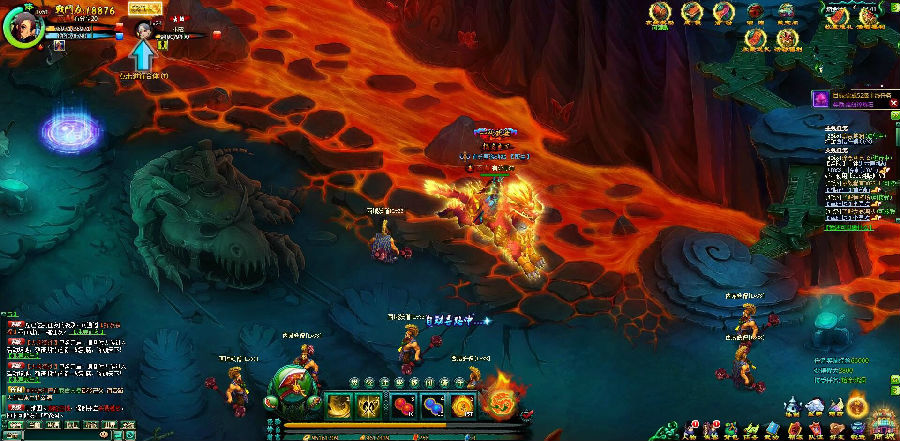Activate the orange spiral skill slot
Viewport: 900px width, 441px height.
pos(462,404)
